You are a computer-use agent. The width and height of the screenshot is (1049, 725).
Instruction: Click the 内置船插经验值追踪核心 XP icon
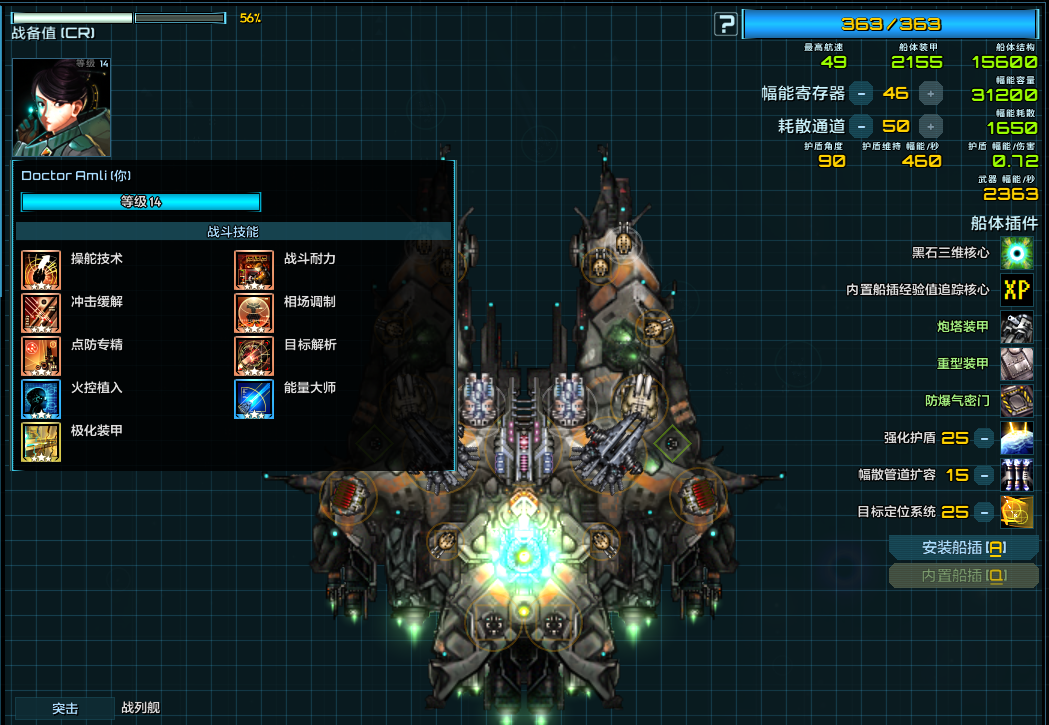pos(1017,290)
